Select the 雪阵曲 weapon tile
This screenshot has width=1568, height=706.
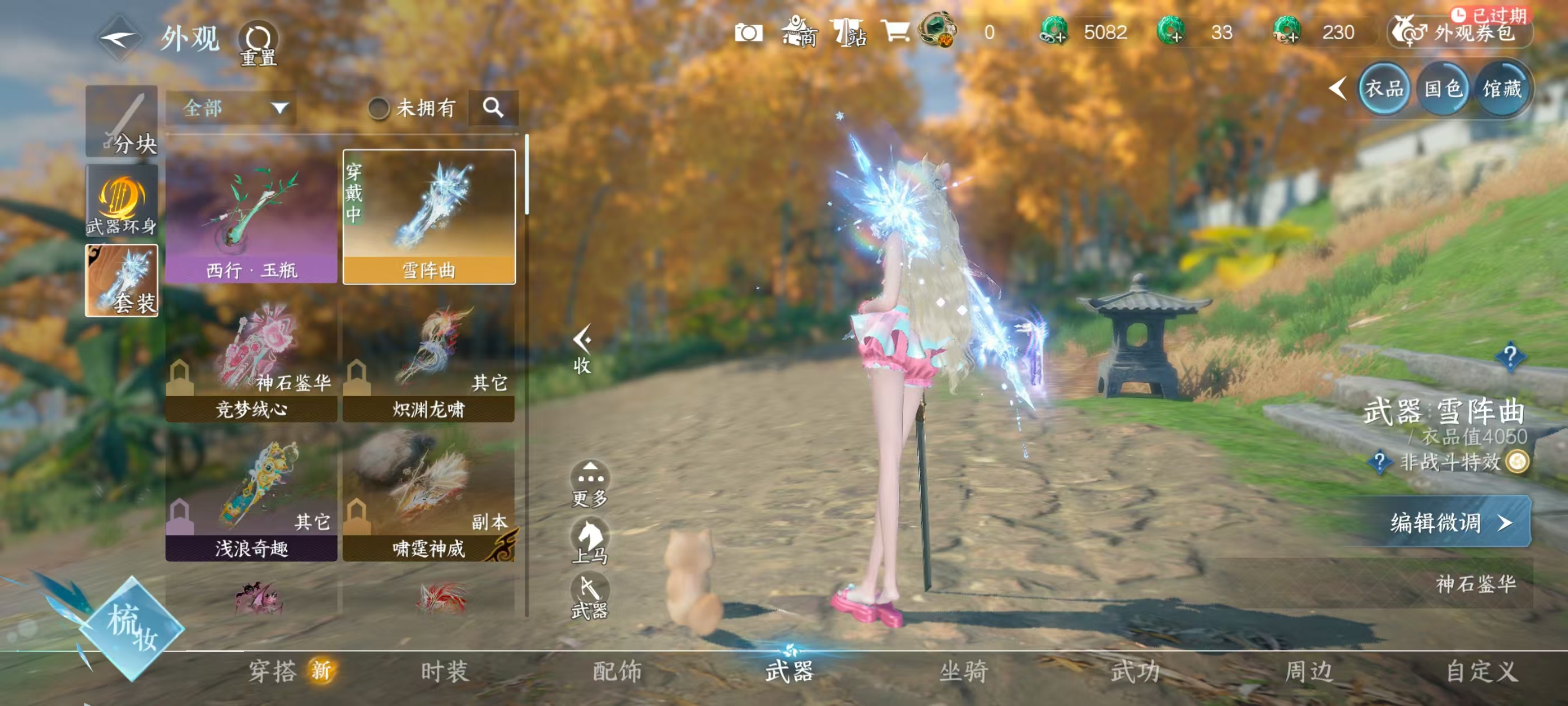[428, 217]
